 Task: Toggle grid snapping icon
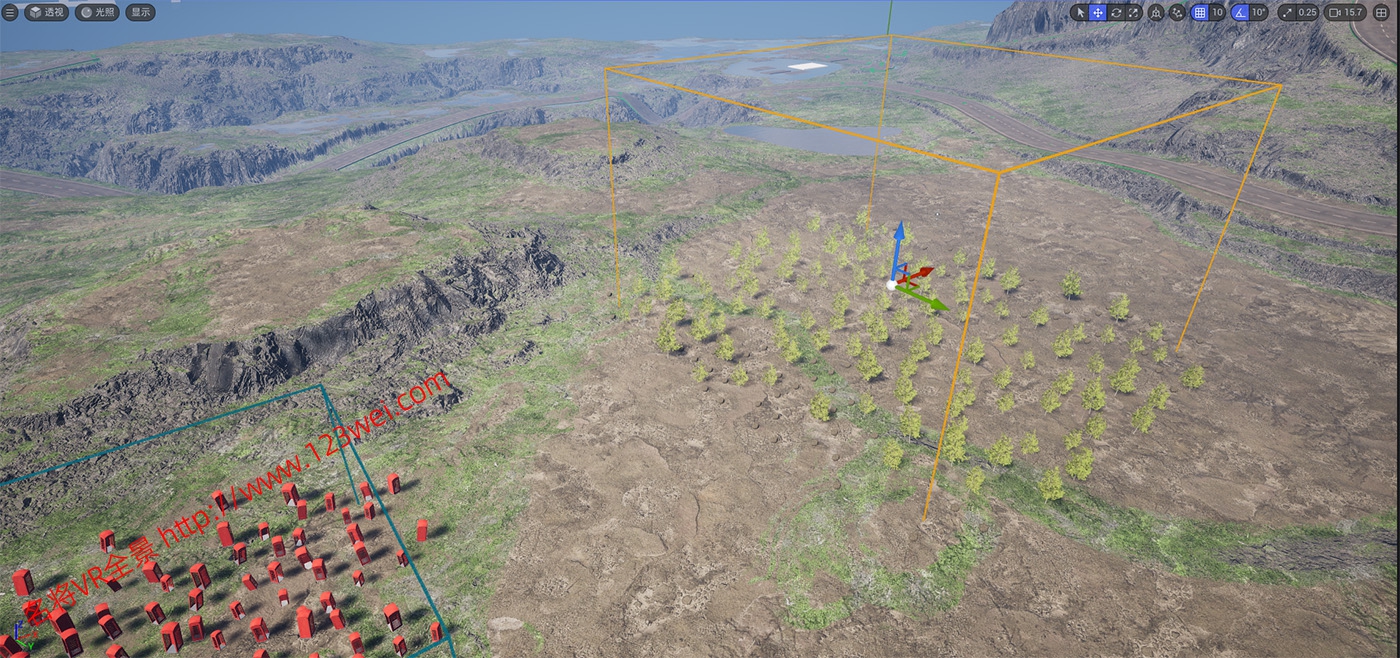point(1200,12)
